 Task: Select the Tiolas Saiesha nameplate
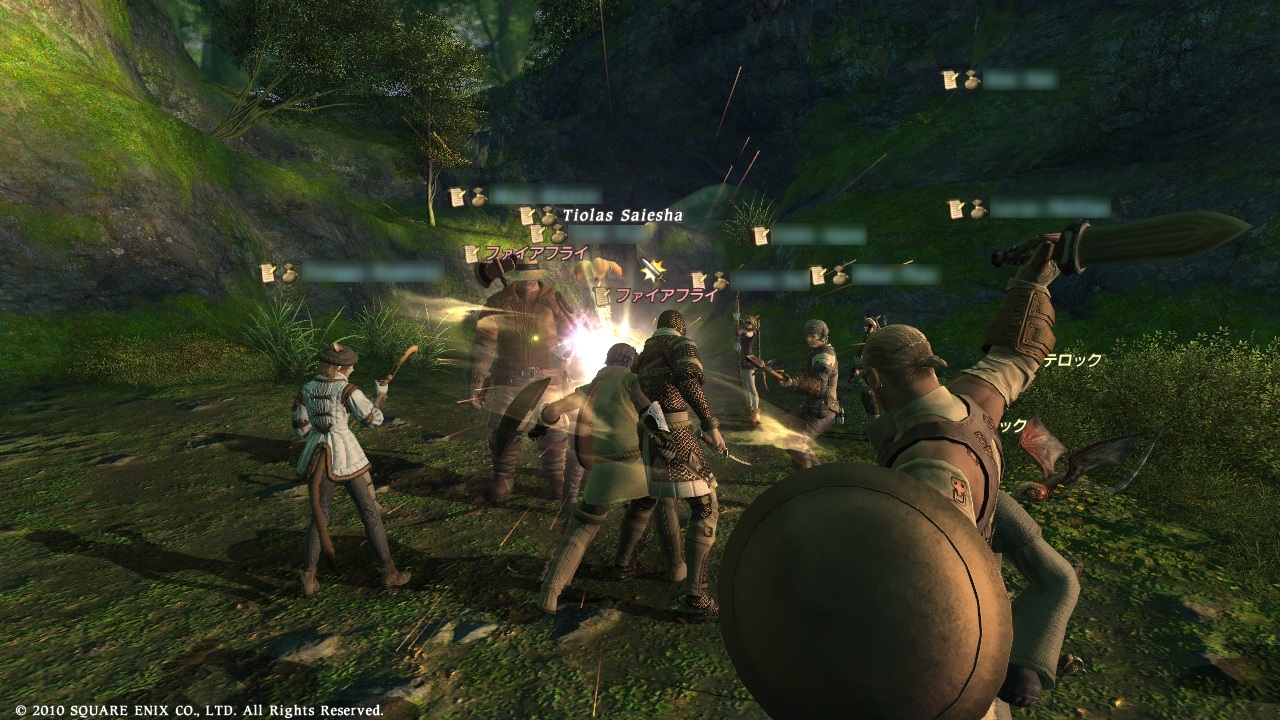coord(621,215)
